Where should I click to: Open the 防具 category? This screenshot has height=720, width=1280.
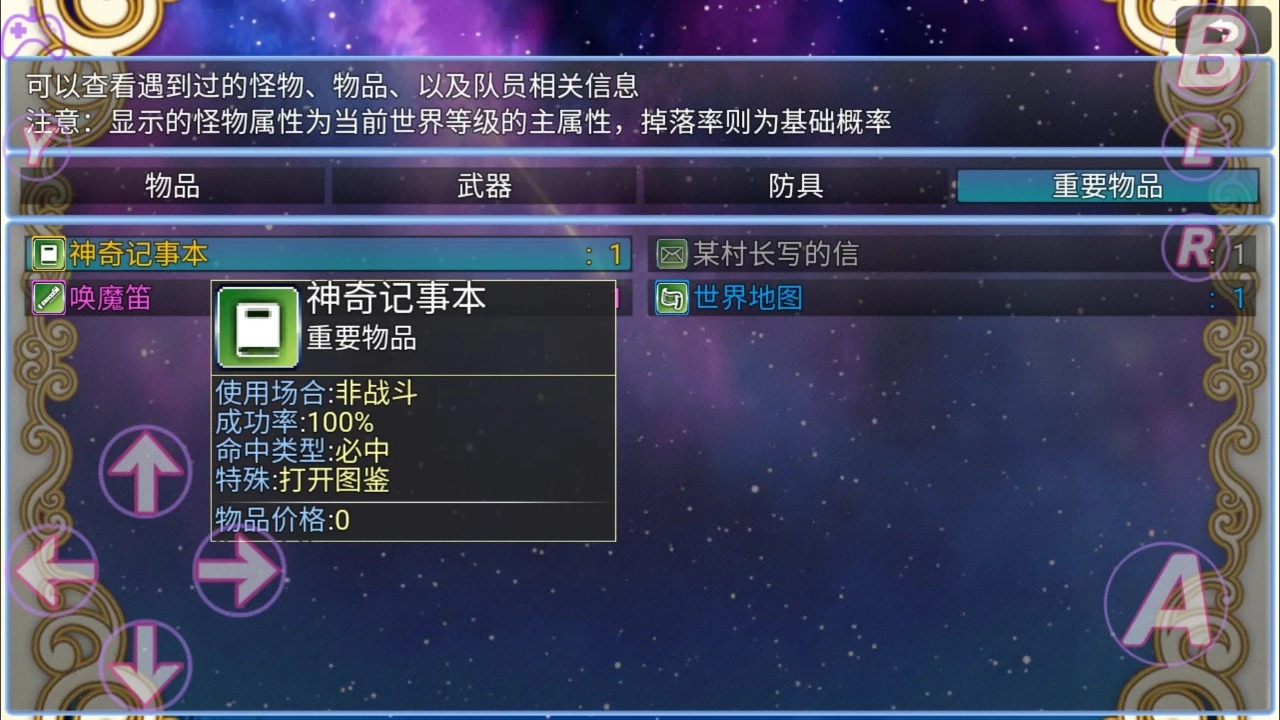click(795, 185)
